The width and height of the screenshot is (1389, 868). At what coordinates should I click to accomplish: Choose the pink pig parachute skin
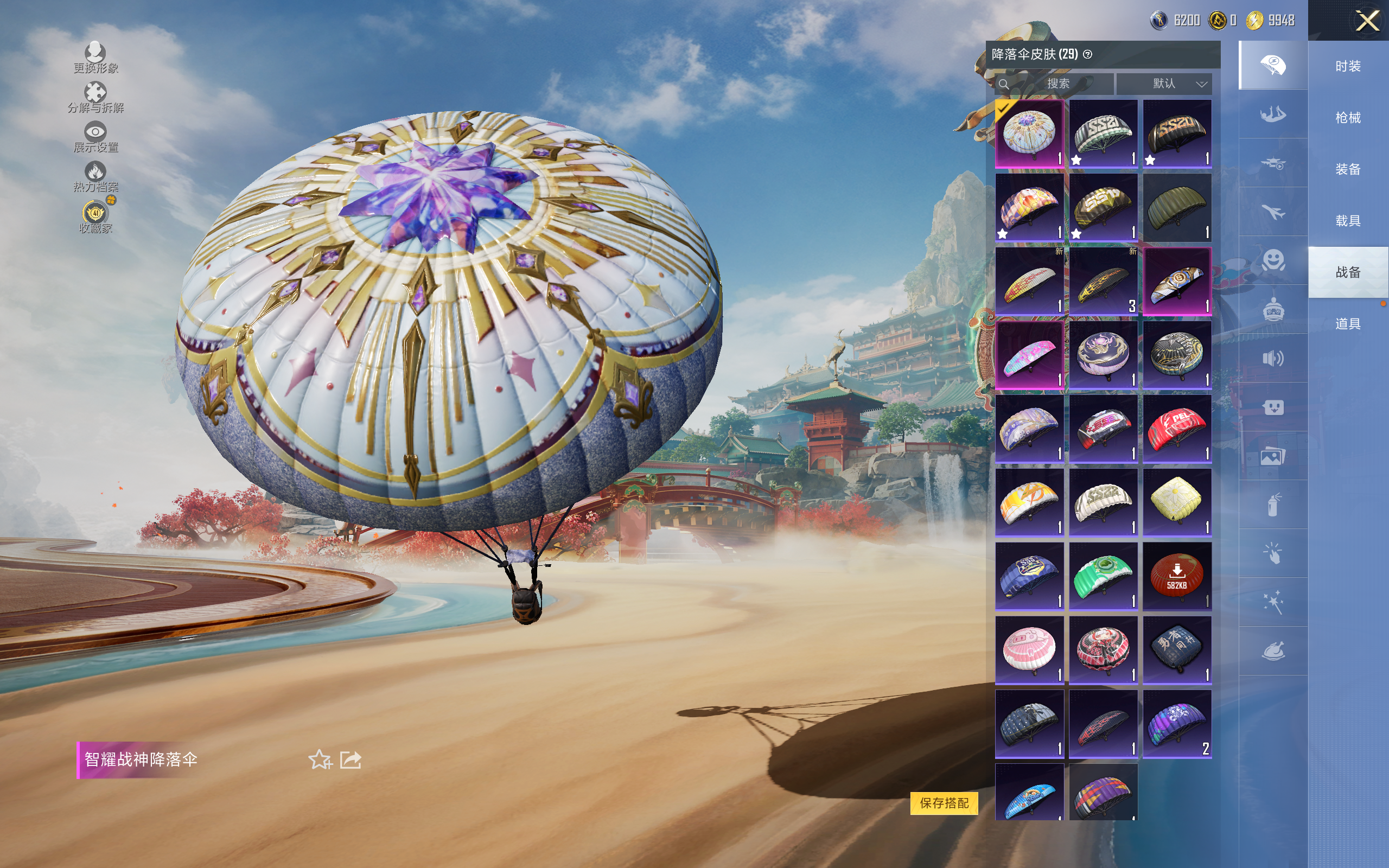coord(1029,649)
